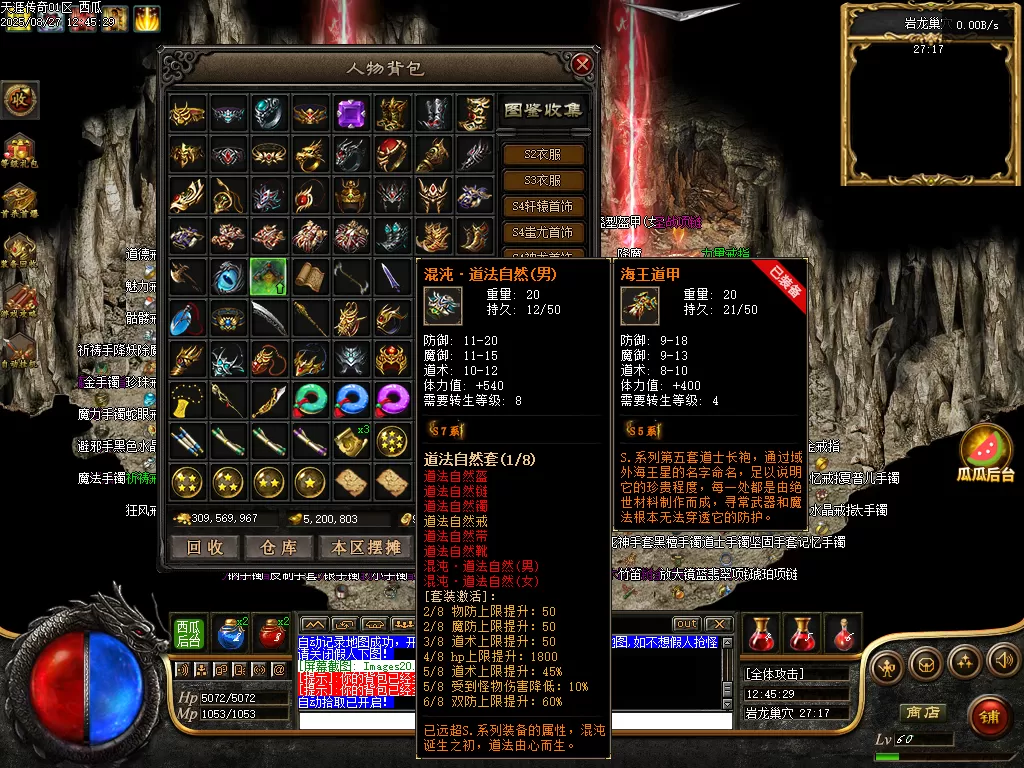Select the S4蚩尤首饰 category
The width and height of the screenshot is (1024, 768).
[x=541, y=232]
